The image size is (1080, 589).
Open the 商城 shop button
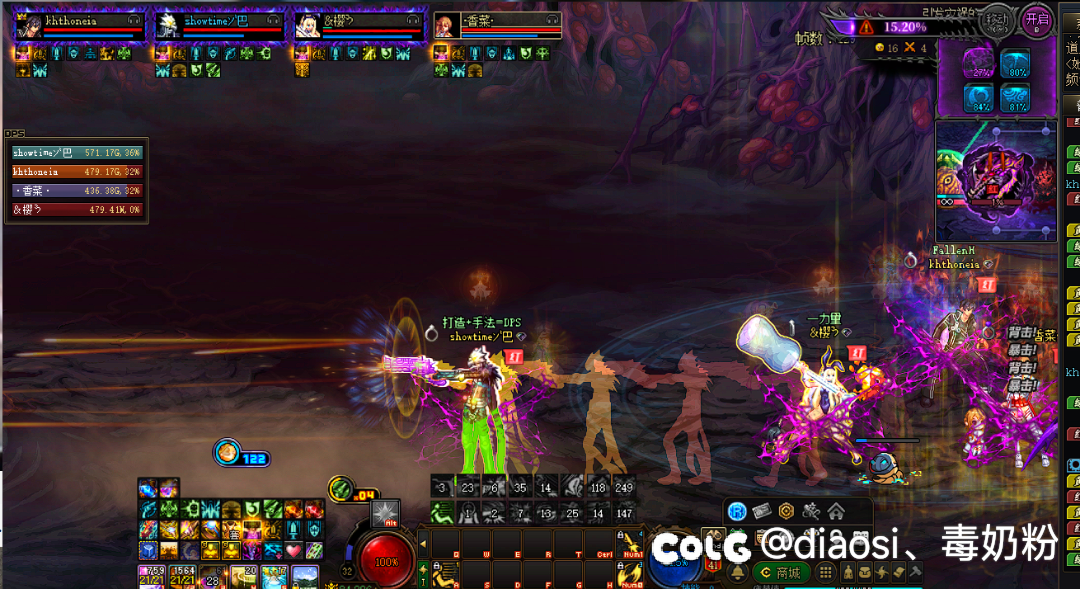780,573
